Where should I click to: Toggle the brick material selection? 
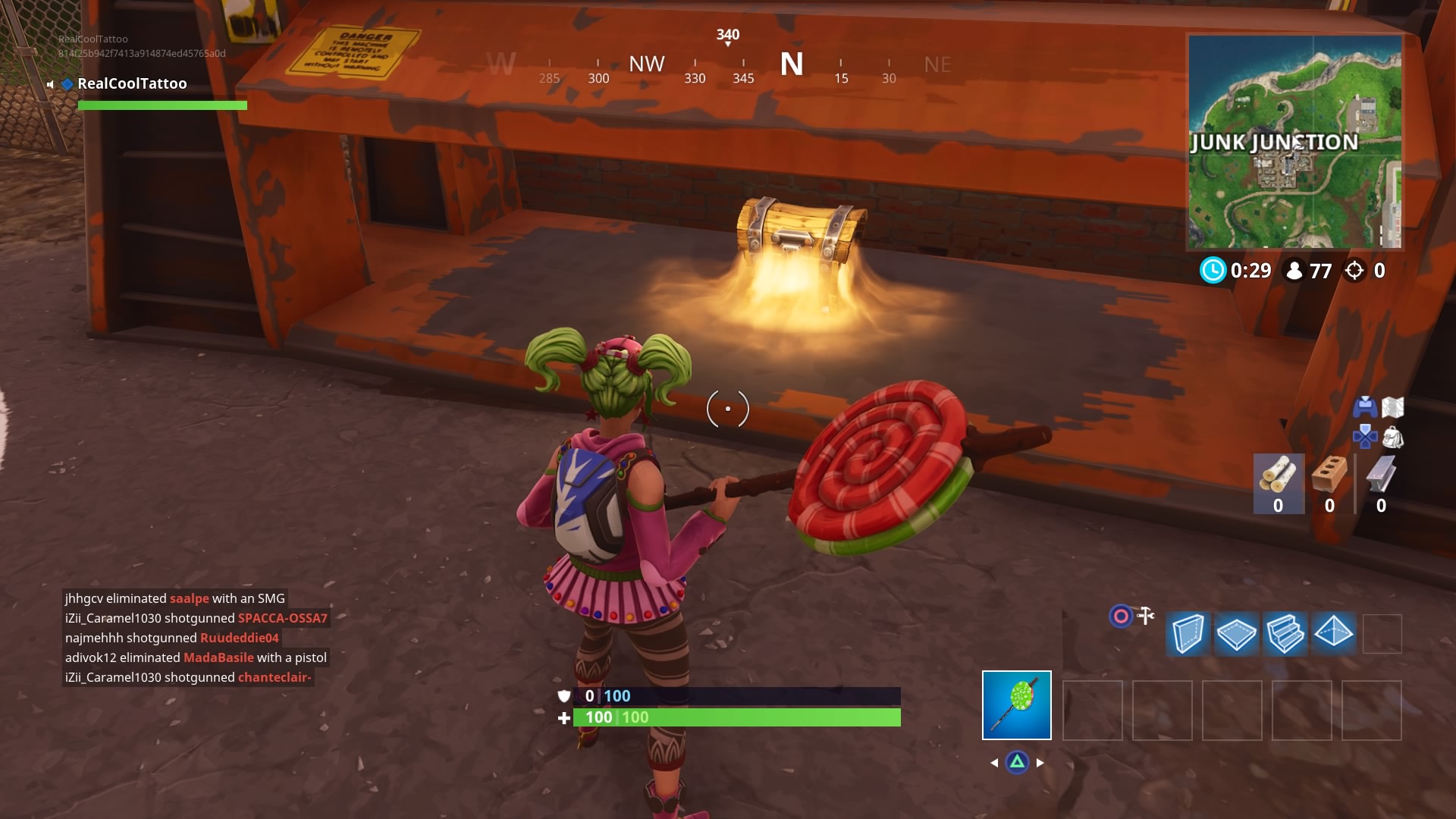tap(1329, 474)
